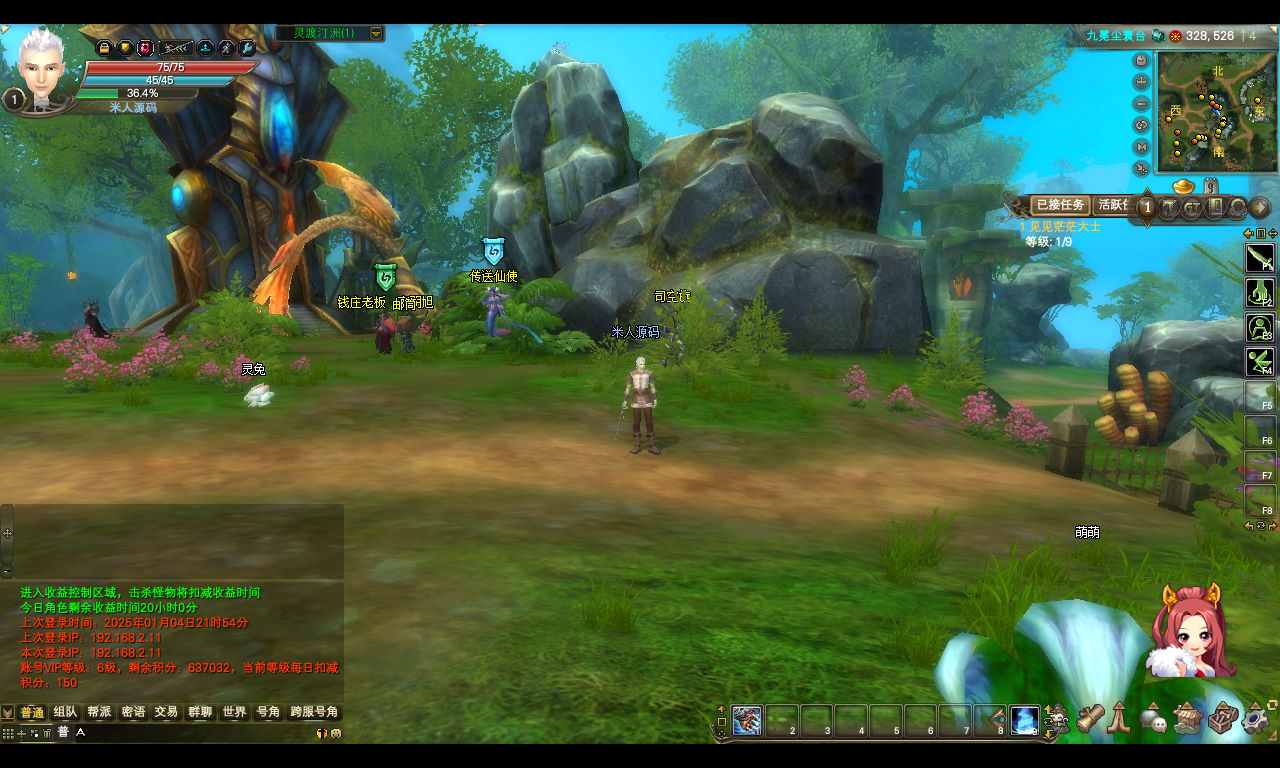
Task: Click the wrench icon near the portrait
Action: [248, 47]
